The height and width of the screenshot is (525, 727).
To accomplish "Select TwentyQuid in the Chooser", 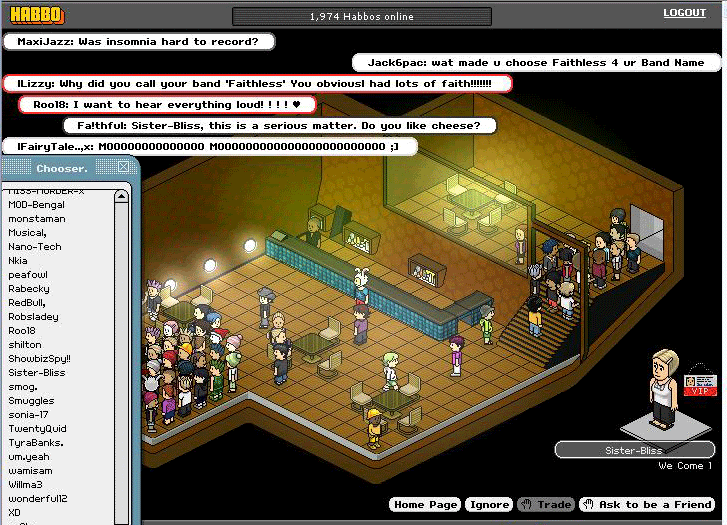I will (x=36, y=429).
